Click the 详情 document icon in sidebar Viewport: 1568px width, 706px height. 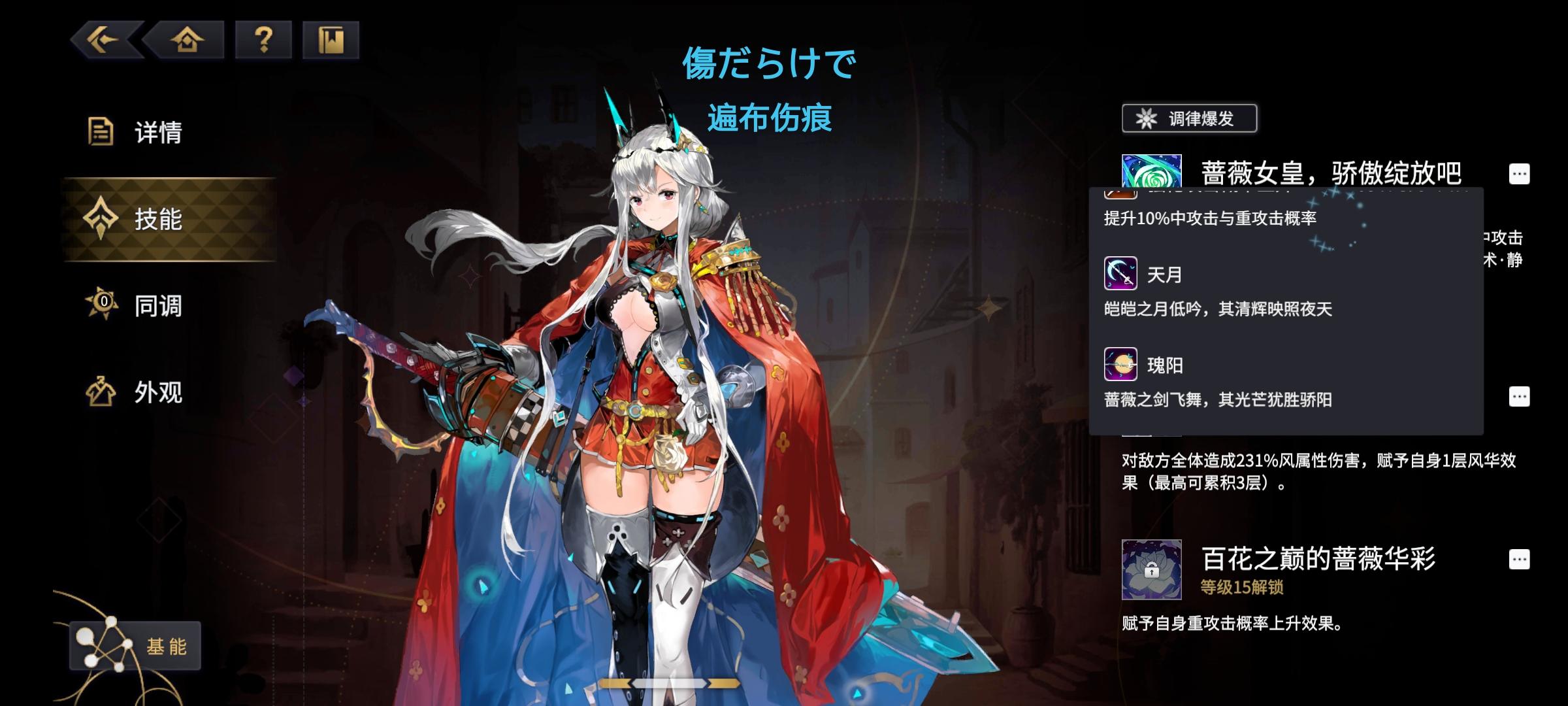[x=99, y=131]
